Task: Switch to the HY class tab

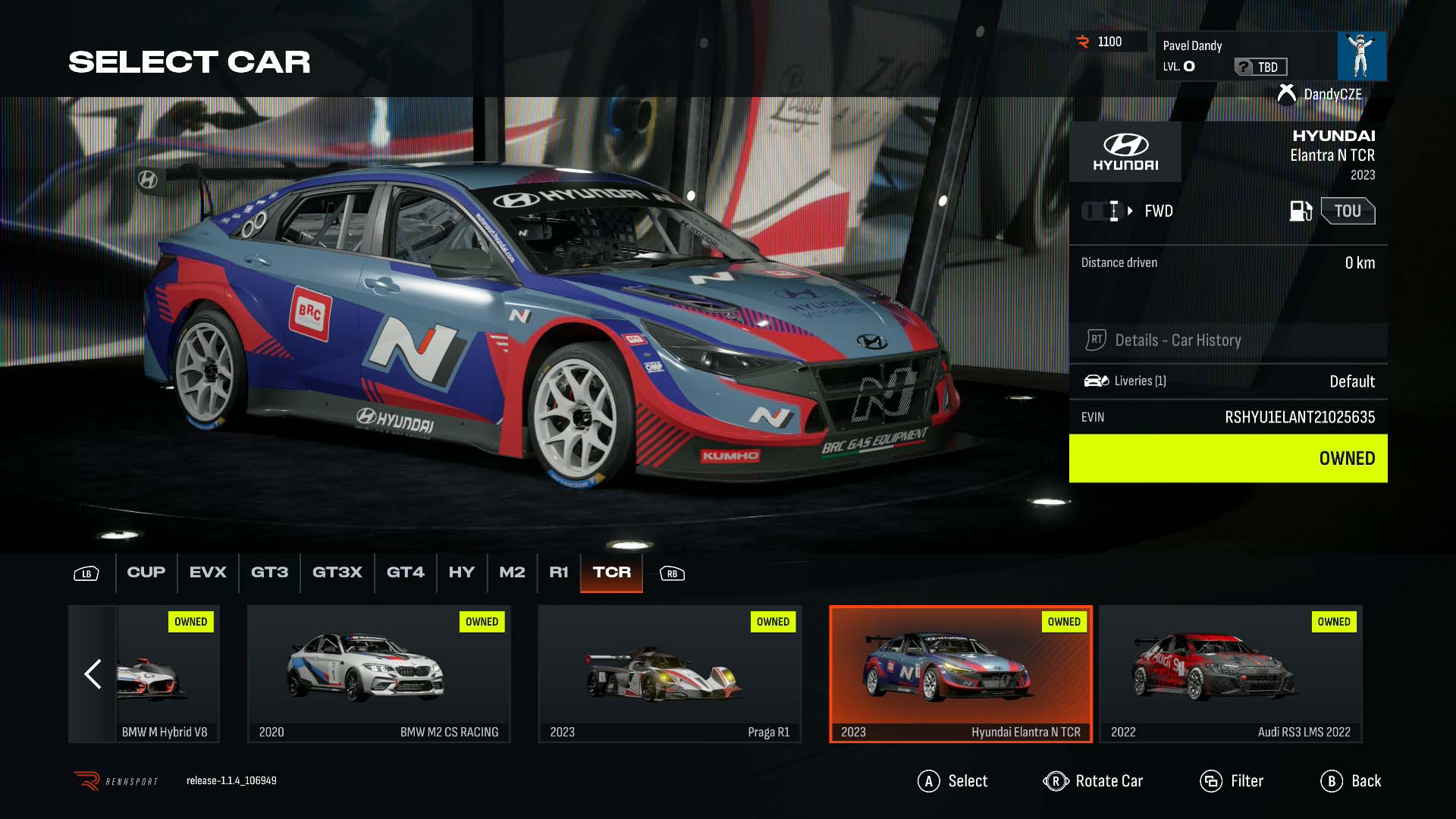Action: [x=461, y=573]
